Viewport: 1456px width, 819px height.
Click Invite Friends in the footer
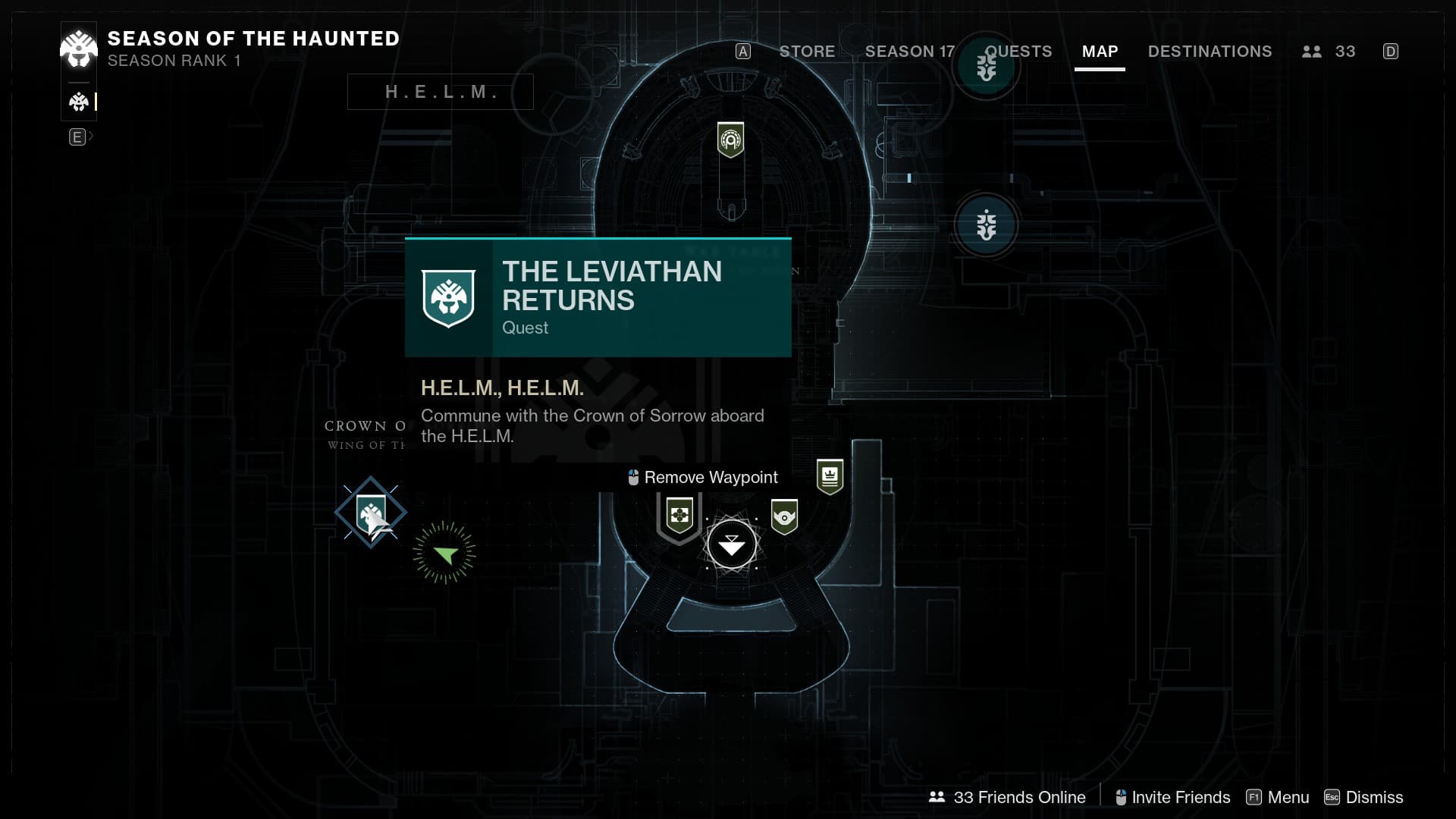pos(1173,797)
